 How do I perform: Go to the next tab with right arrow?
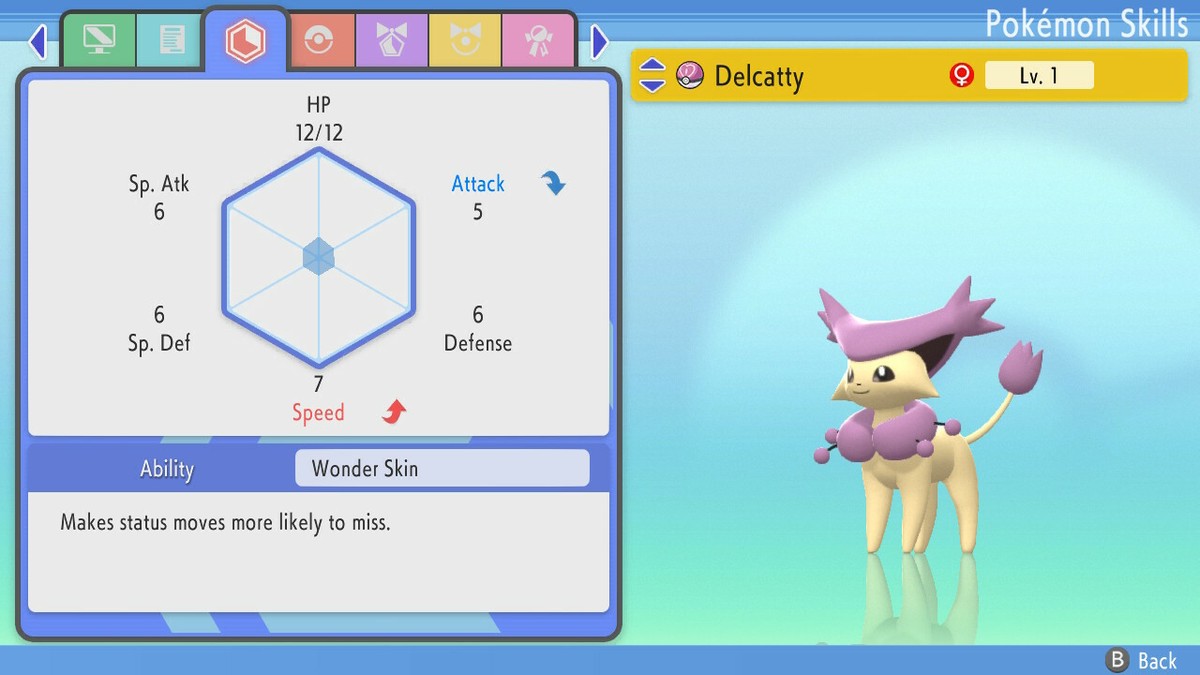(x=599, y=41)
